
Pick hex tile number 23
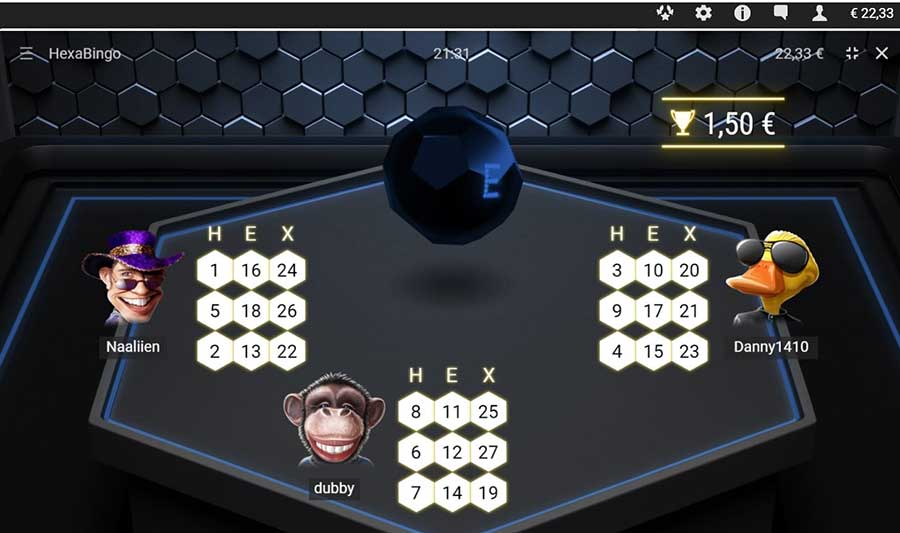[689, 352]
